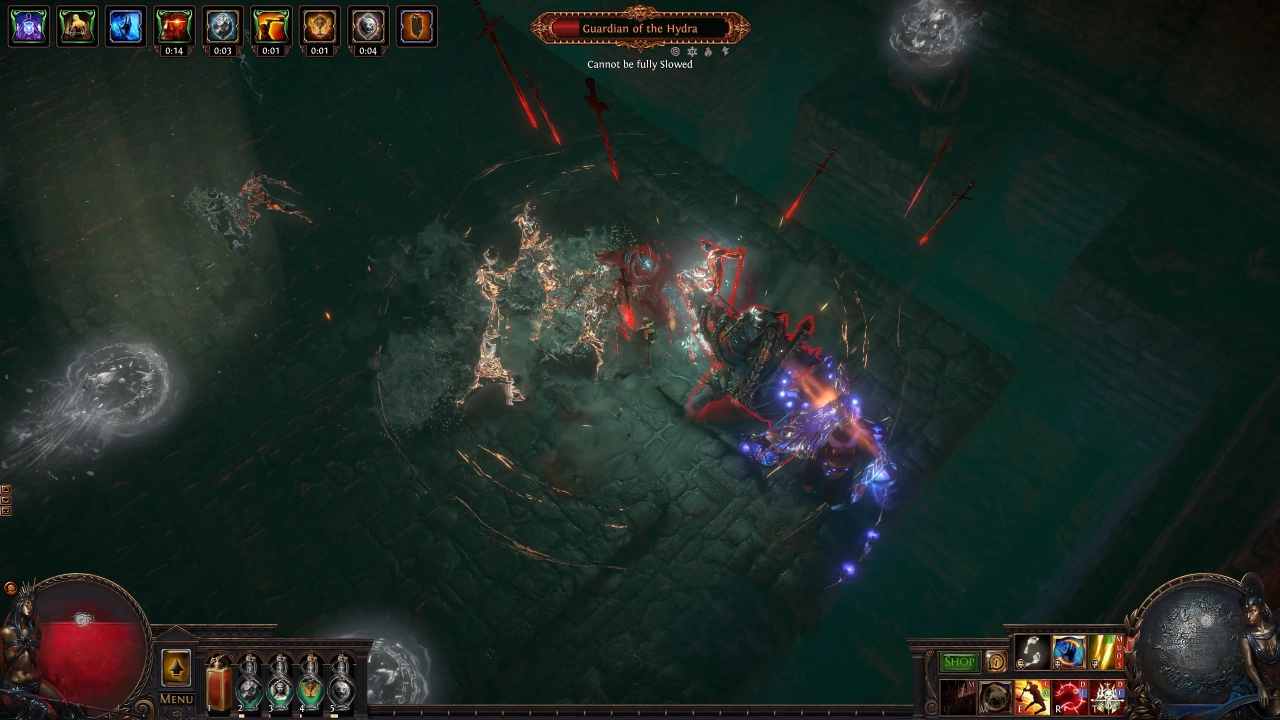
Task: Open the green Shop button
Action: pos(959,662)
